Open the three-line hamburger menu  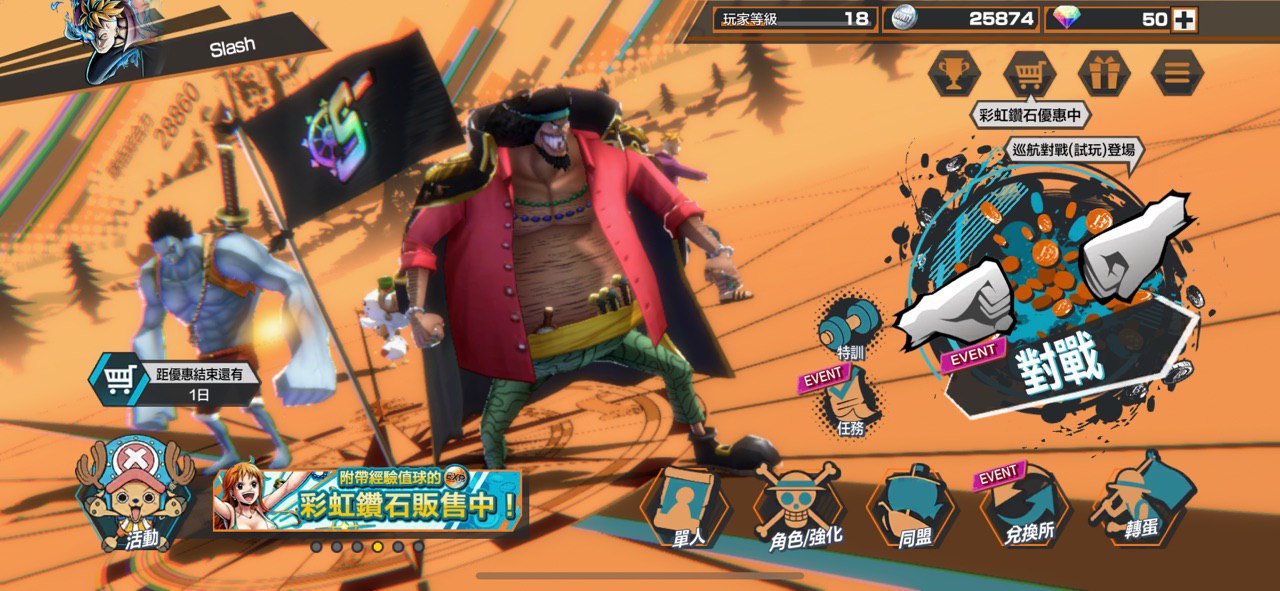click(1177, 73)
